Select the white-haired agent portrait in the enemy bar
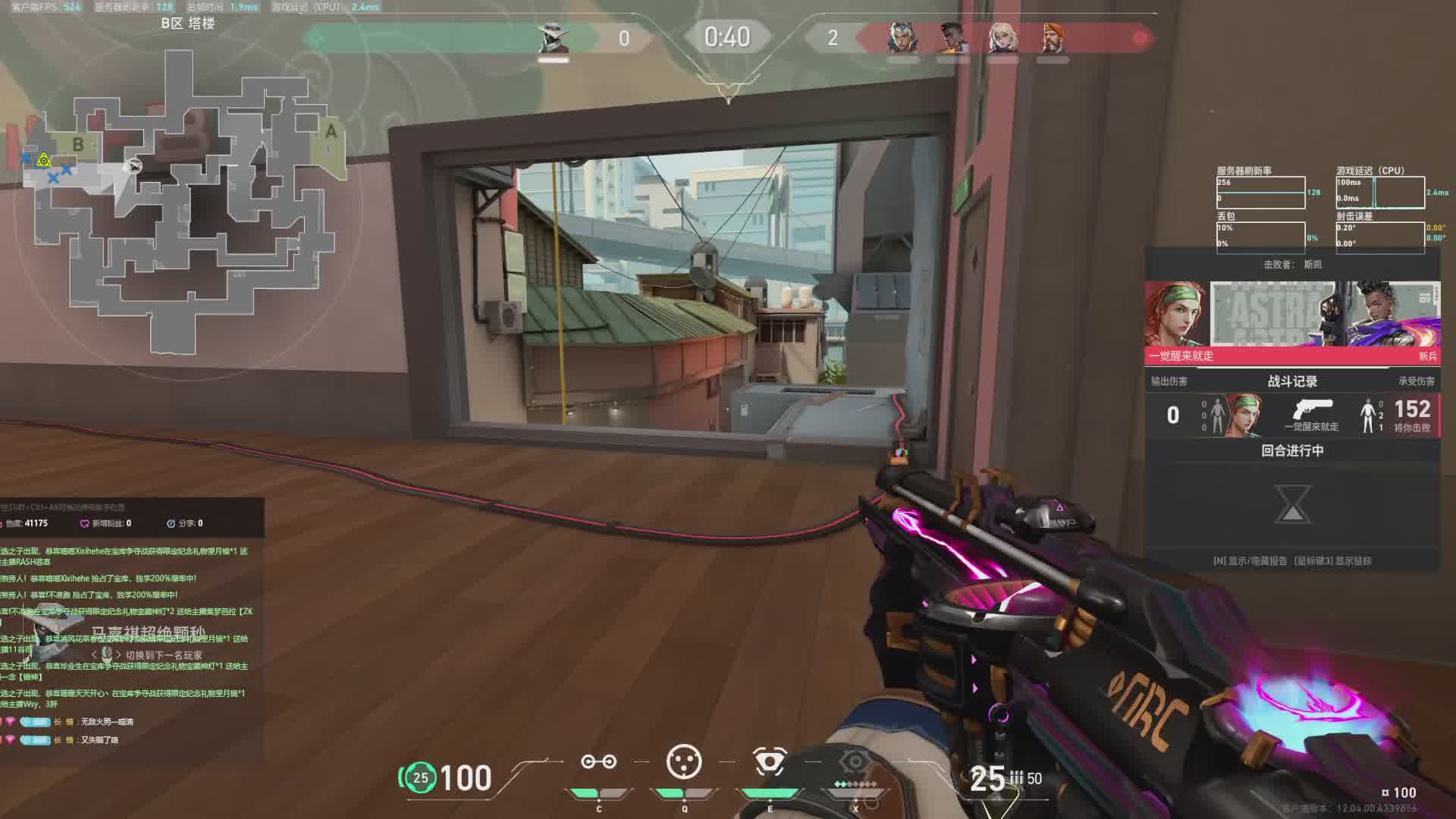1456x819 pixels. tap(1003, 38)
